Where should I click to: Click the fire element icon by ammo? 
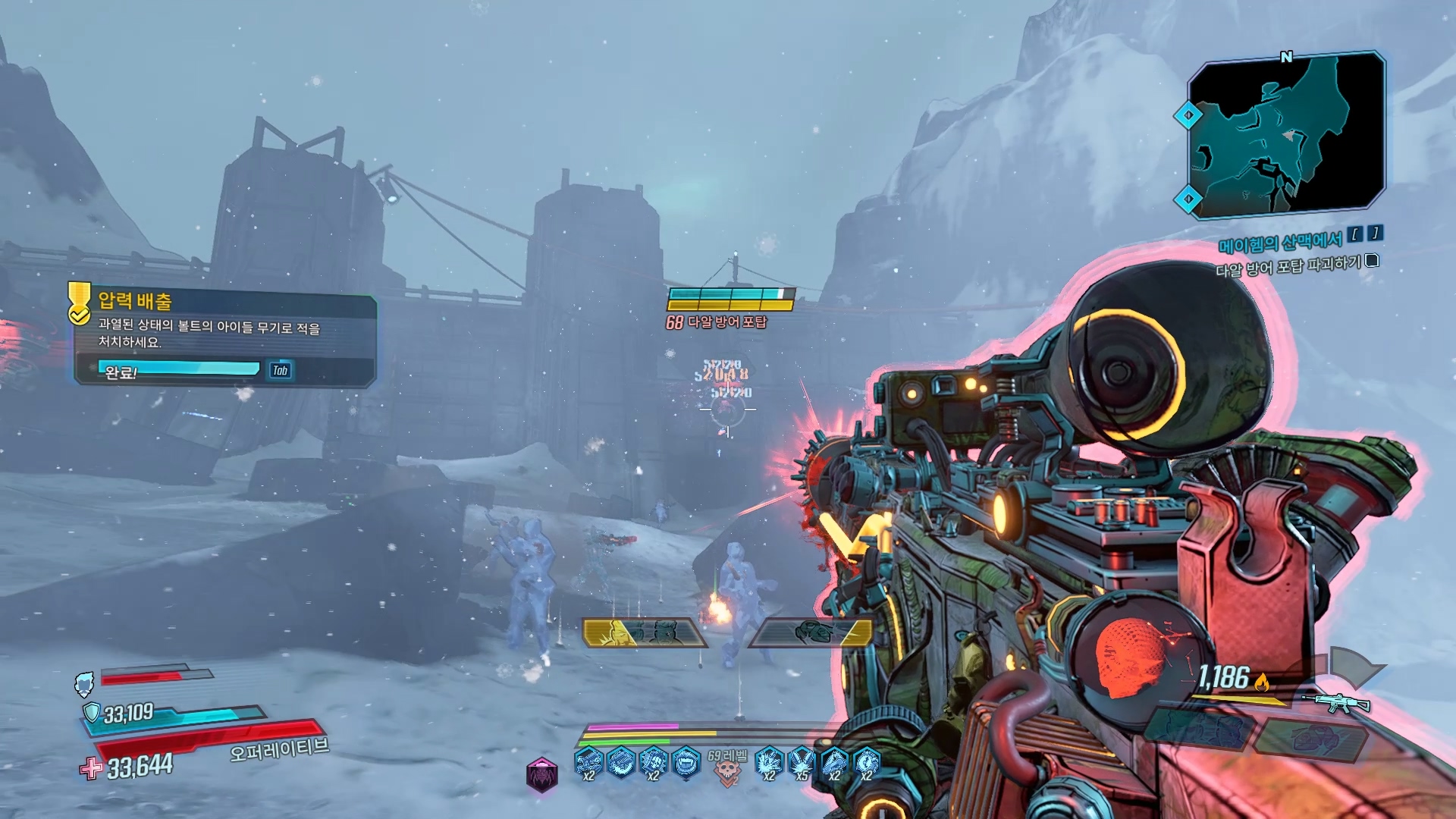1262,682
